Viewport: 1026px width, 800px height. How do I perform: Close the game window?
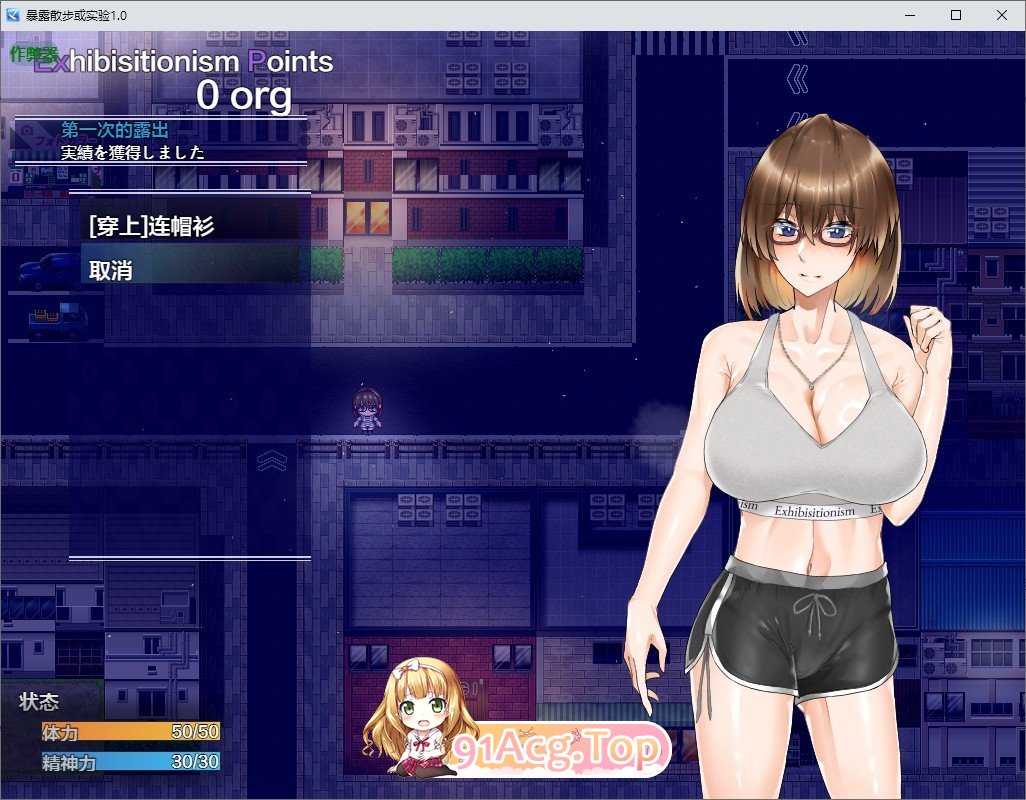(x=1001, y=15)
